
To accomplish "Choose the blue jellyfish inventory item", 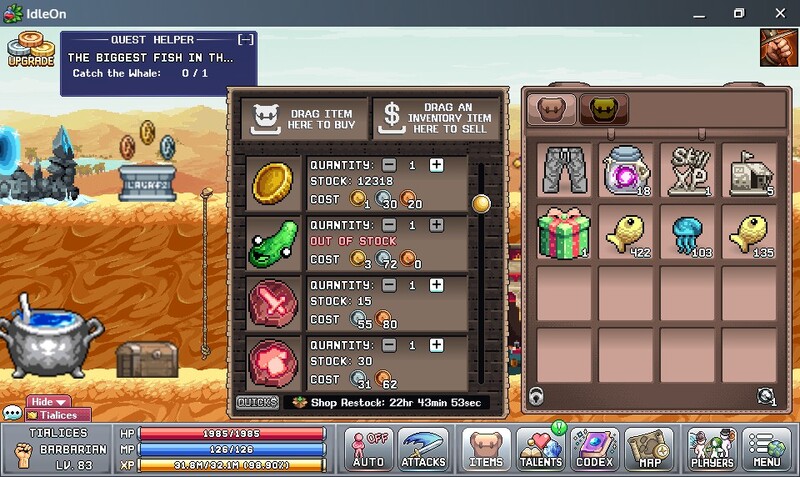I will coord(689,232).
